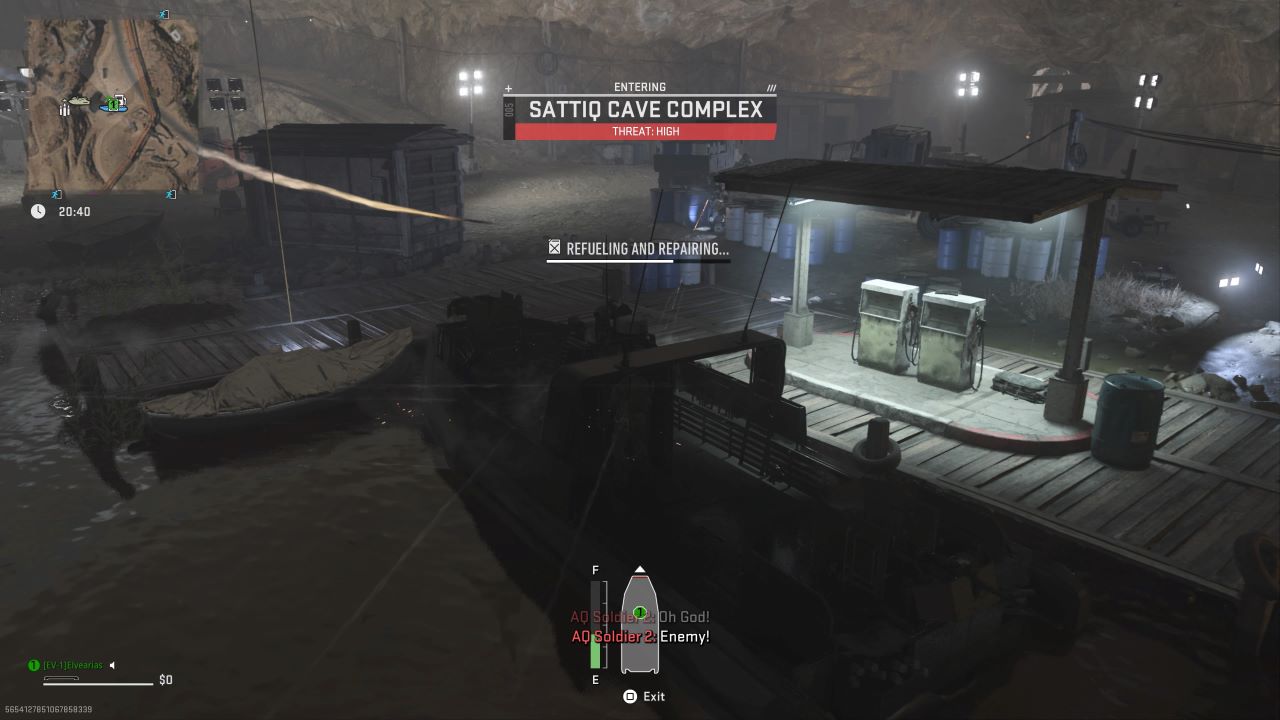Click the white arrow above the boat silhouette

pos(640,569)
